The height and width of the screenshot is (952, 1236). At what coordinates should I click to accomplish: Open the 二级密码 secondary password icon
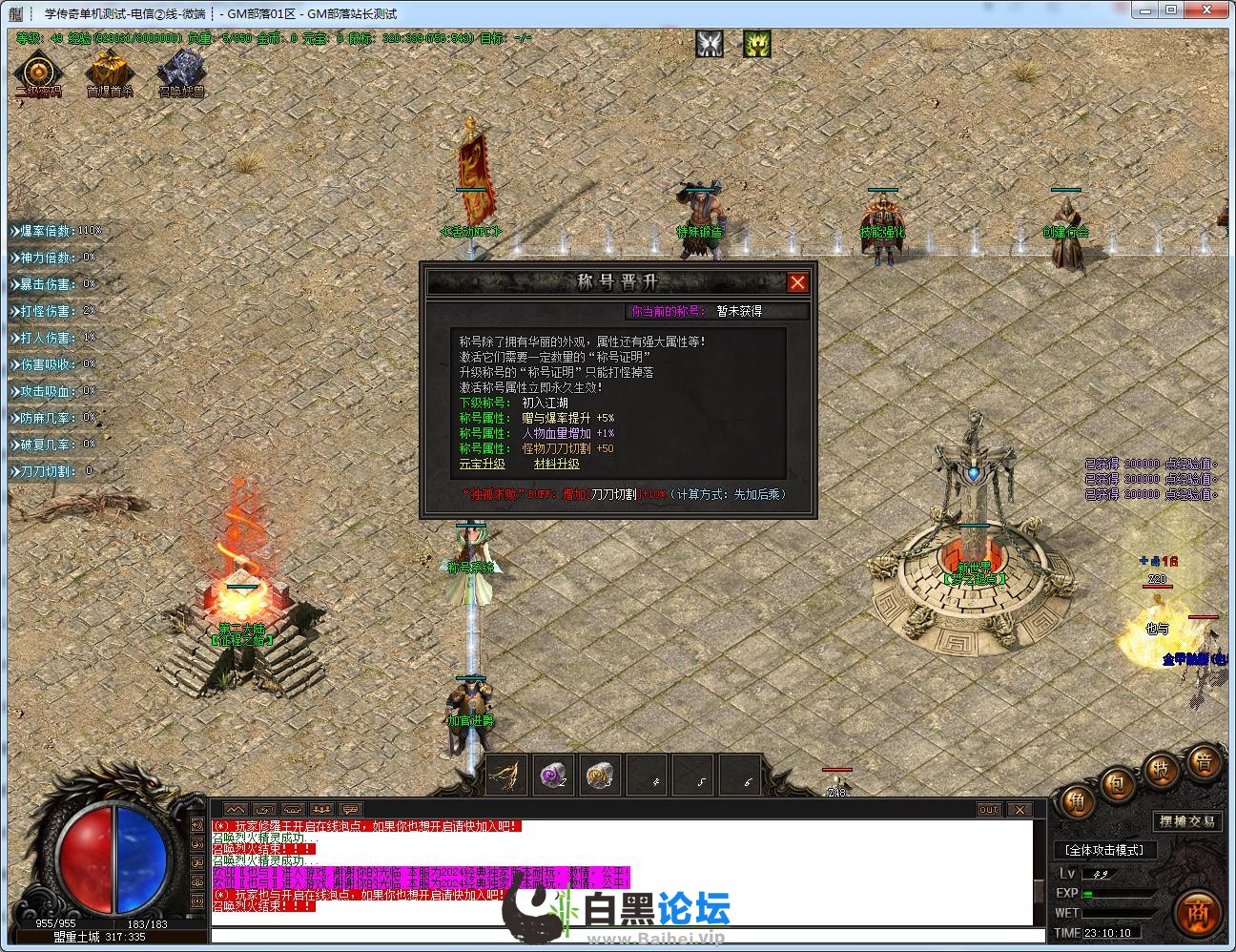point(38,73)
